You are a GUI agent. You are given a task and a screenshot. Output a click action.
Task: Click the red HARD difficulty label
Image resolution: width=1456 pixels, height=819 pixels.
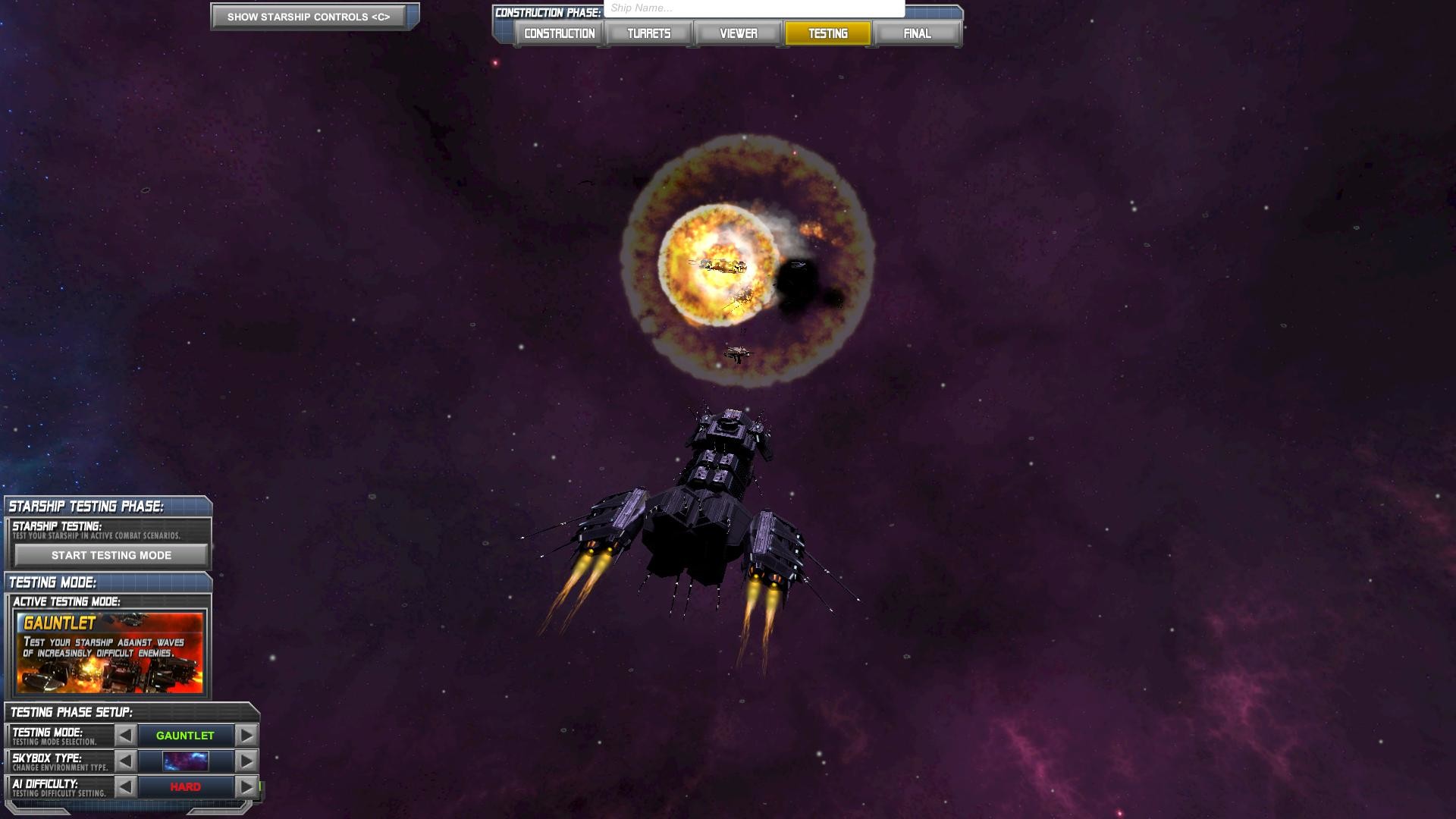click(185, 786)
